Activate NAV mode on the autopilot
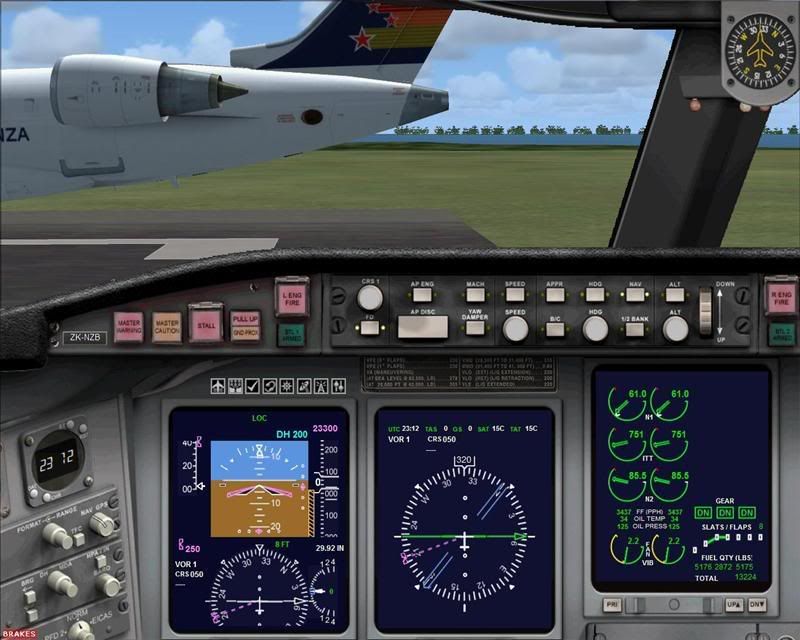800x640 pixels. coord(635,295)
